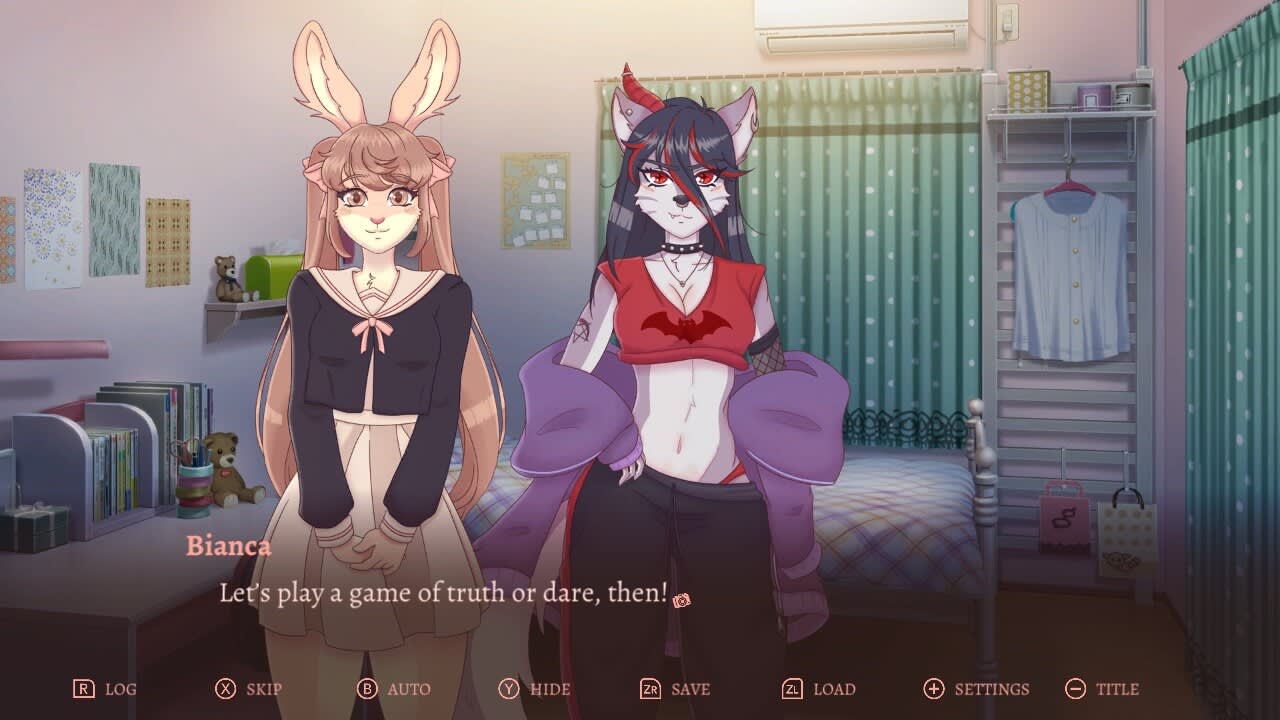1280x720 pixels.
Task: Click the plus button icon beside SETTINGS
Action: [932, 689]
